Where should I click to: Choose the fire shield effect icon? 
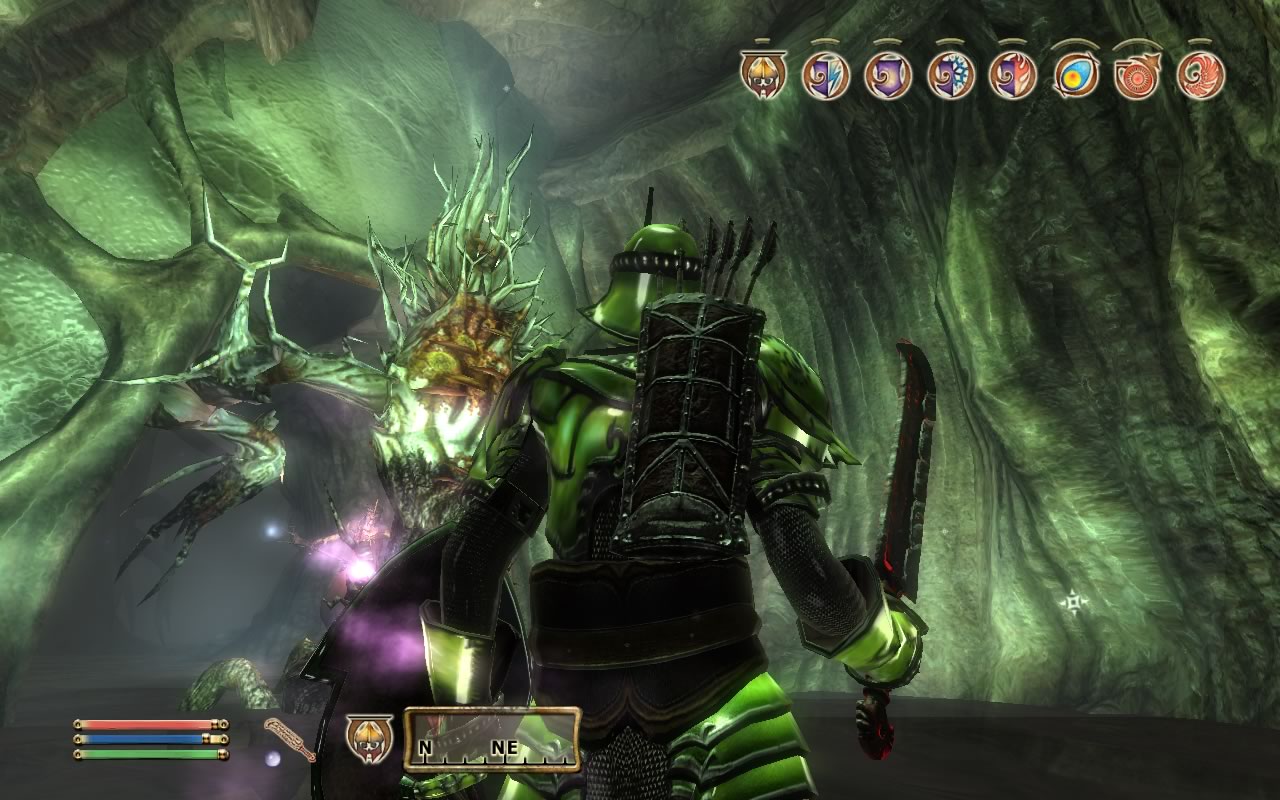(1012, 75)
